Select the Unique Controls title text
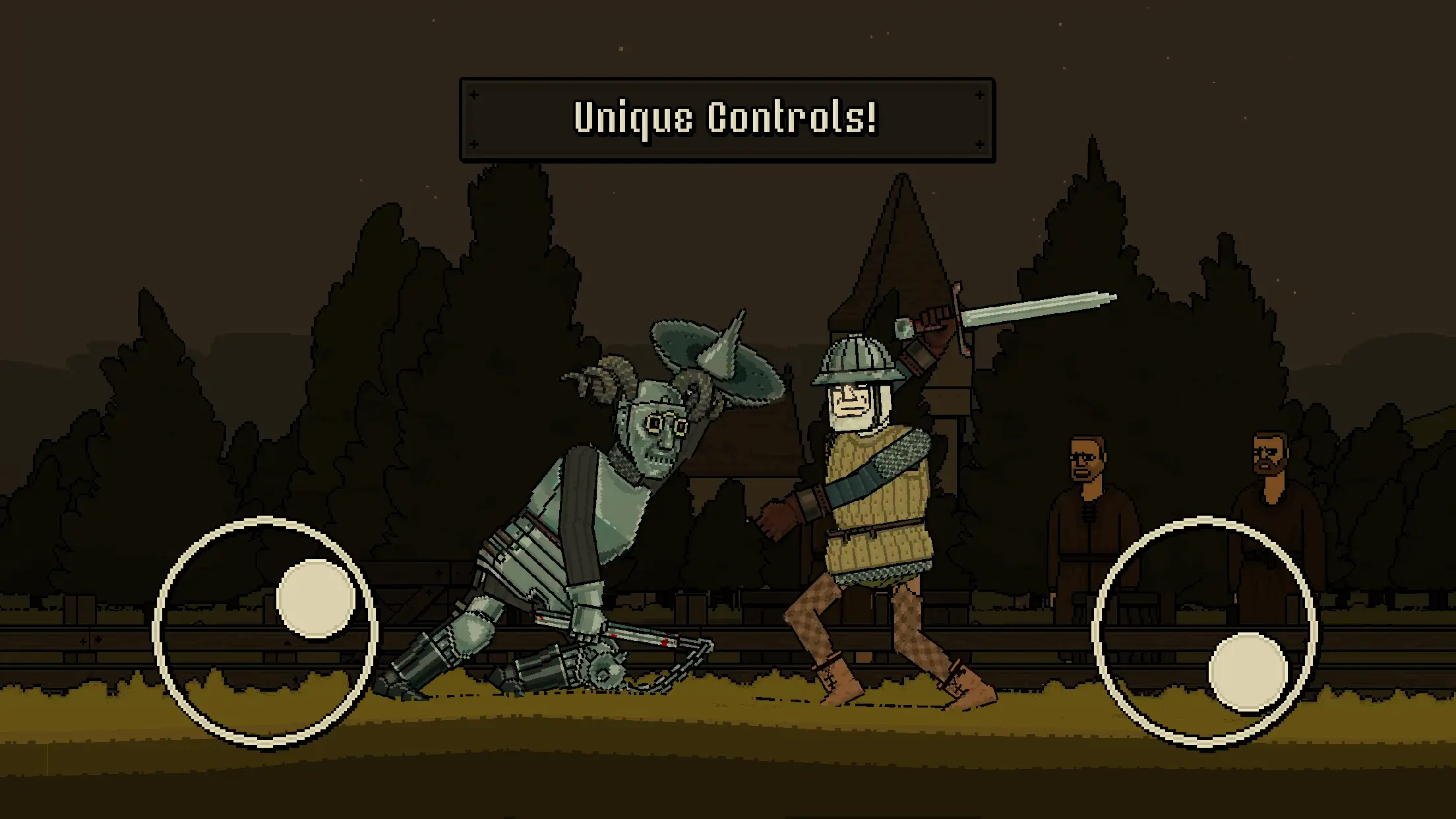Screen dimensions: 1456x819 point(725,119)
